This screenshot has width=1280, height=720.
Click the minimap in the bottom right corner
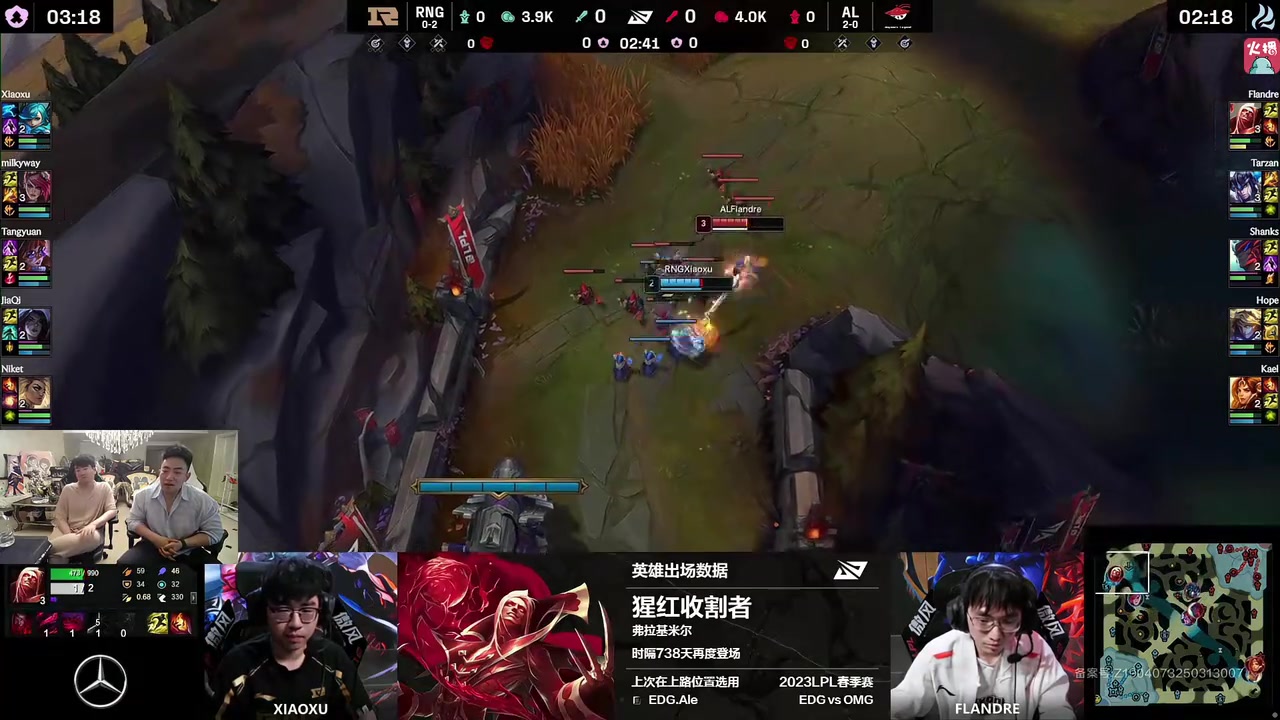coord(1185,625)
